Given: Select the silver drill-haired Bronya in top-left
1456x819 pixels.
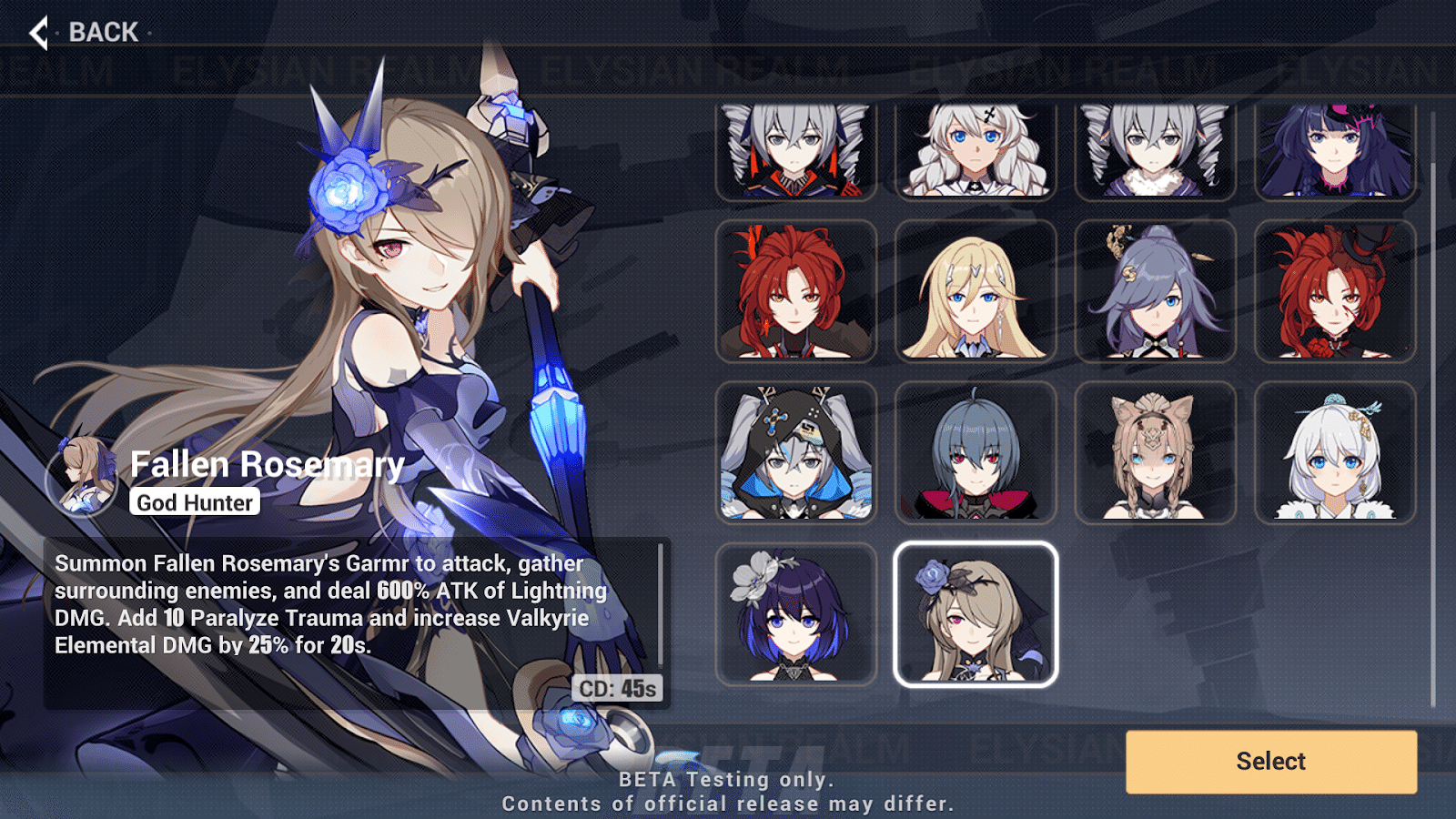Looking at the screenshot, I should pos(796,148).
